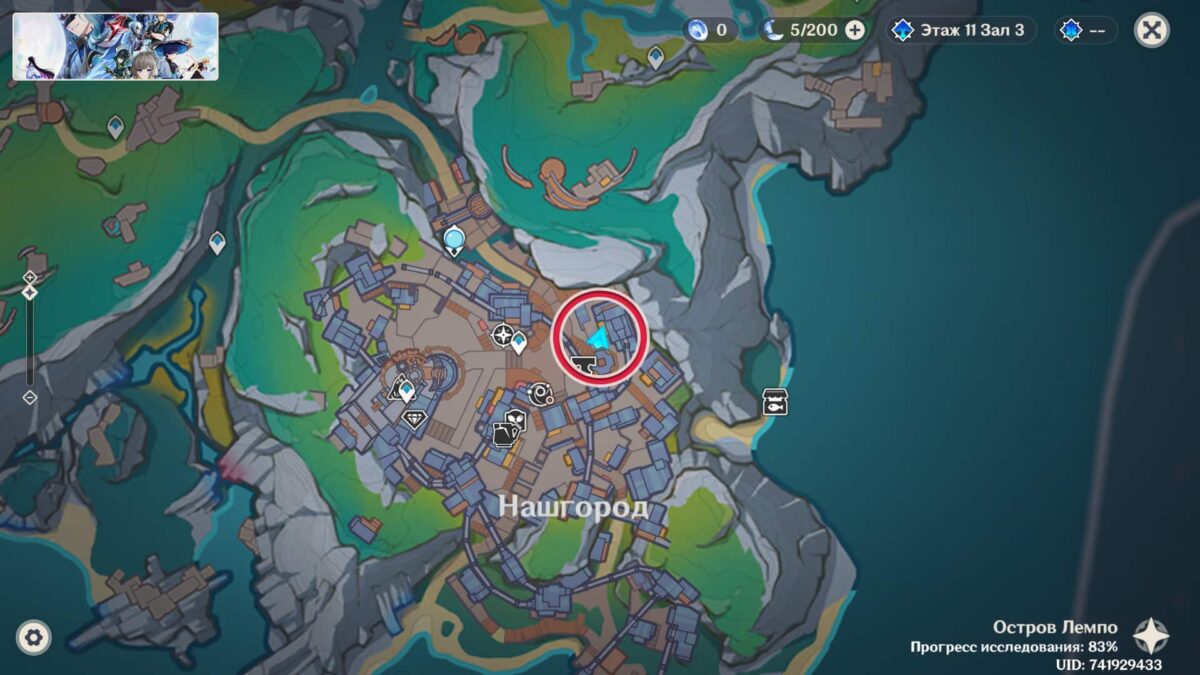Open the event banner thumbnail

click(x=115, y=46)
